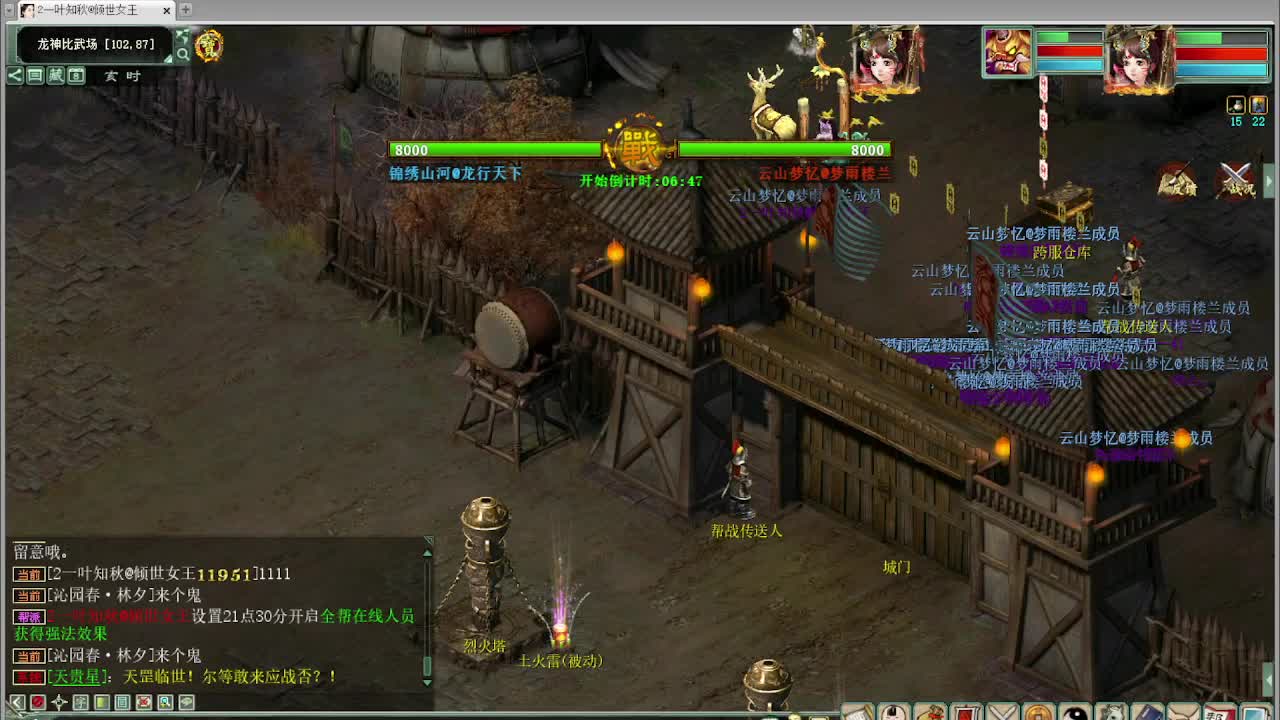Click the compass navigation icon in bottom toolbar
Image resolution: width=1280 pixels, height=720 pixels.
coord(60,701)
